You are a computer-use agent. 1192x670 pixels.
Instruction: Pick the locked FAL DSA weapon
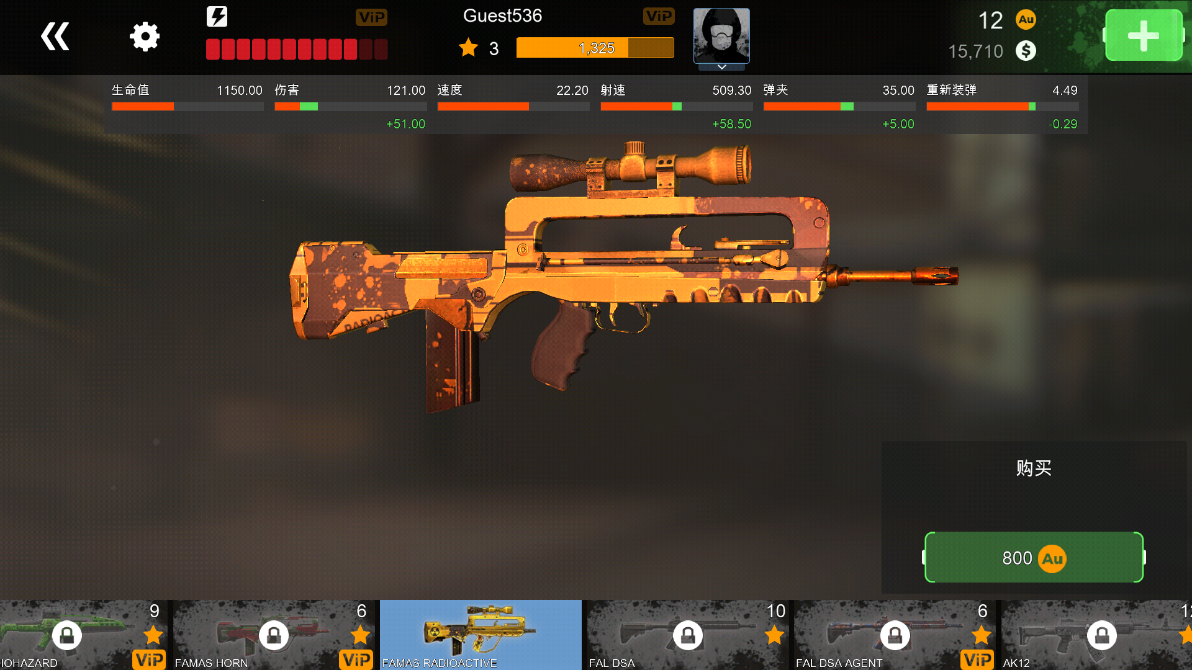click(x=687, y=634)
